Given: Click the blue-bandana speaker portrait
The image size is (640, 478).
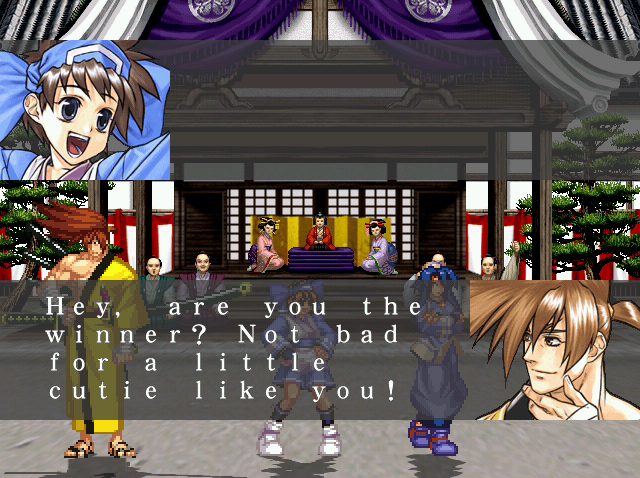Looking at the screenshot, I should click(85, 110).
